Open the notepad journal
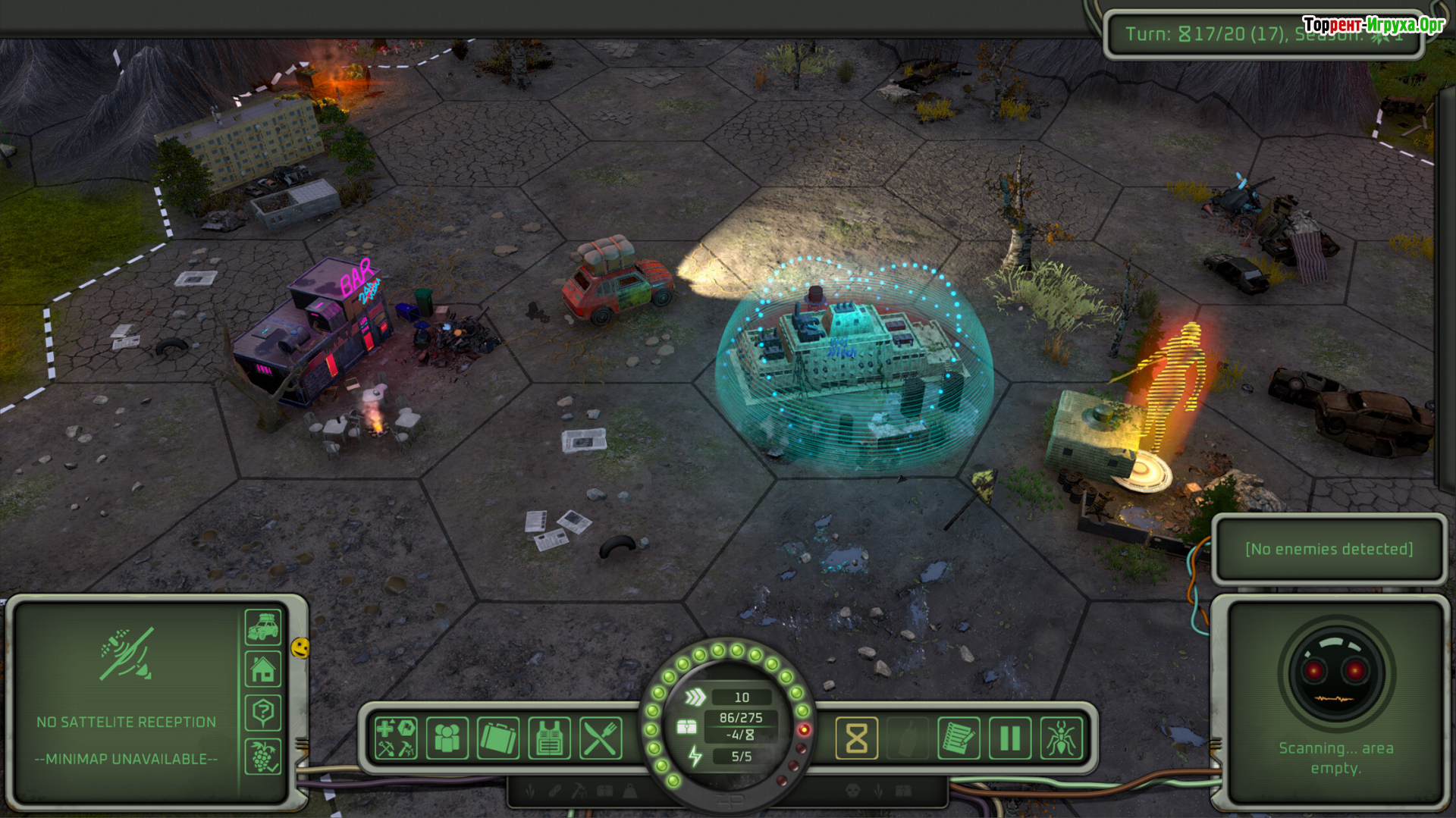The height and width of the screenshot is (818, 1456). 959,738
